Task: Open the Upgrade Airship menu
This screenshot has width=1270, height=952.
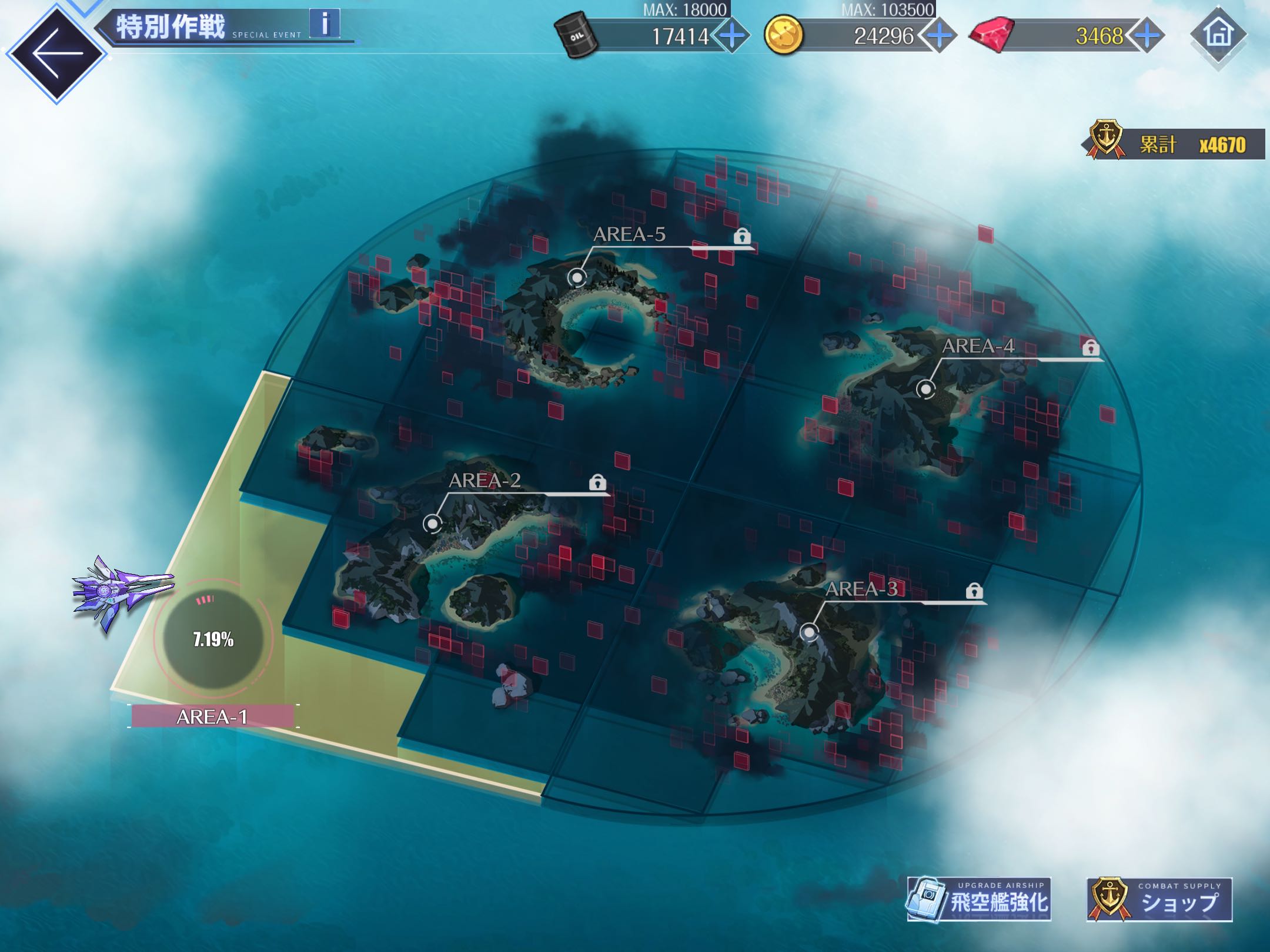Action: (979, 900)
